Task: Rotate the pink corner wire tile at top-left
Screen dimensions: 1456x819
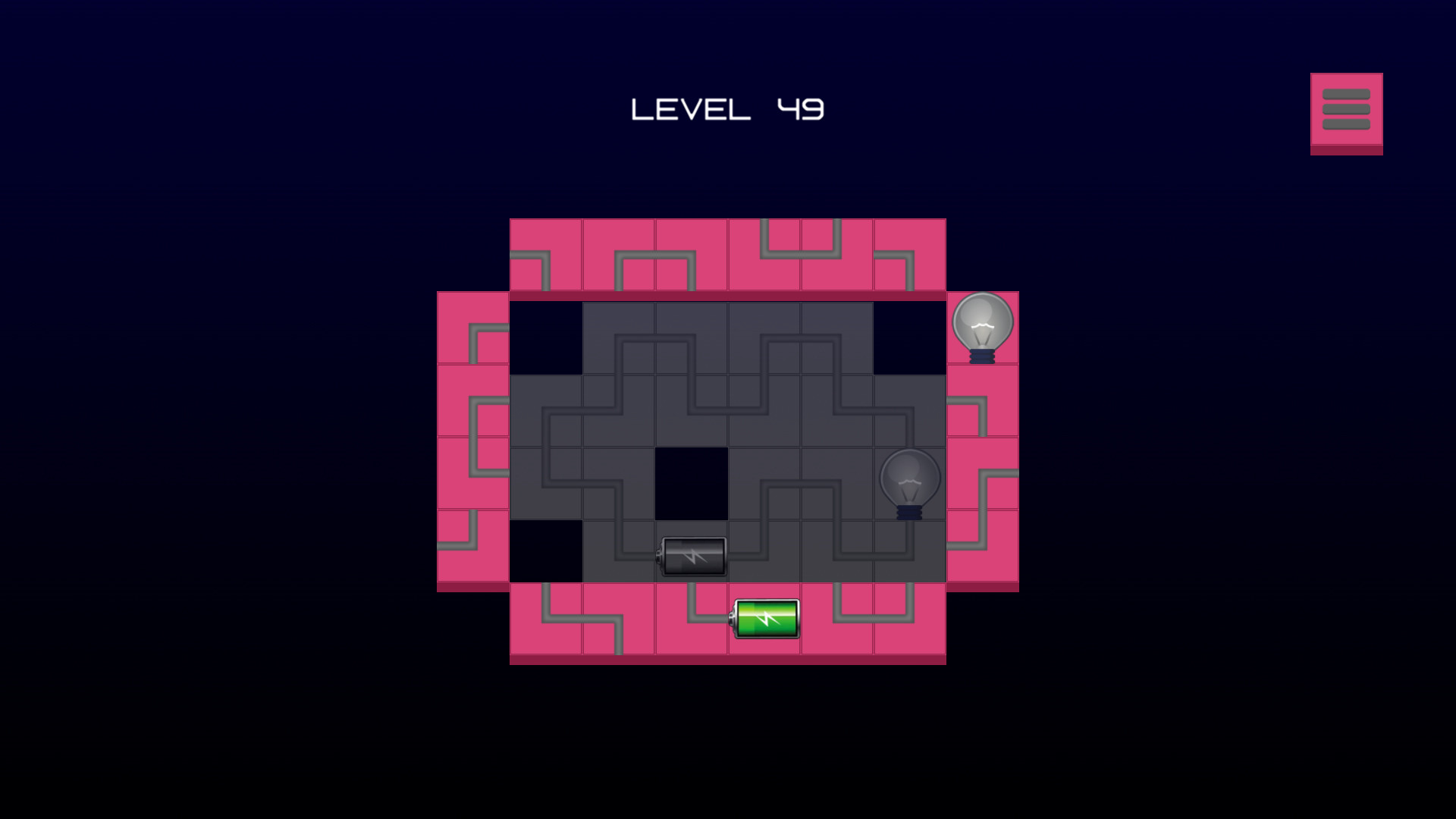Action: click(546, 256)
